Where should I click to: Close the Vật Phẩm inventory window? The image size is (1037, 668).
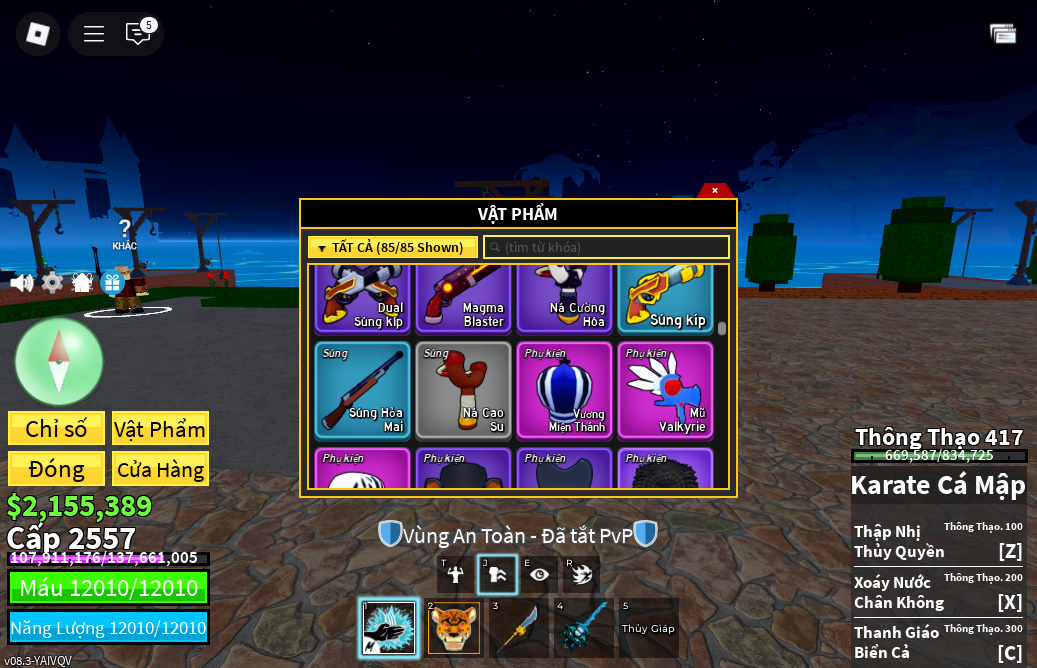pyautogui.click(x=715, y=190)
